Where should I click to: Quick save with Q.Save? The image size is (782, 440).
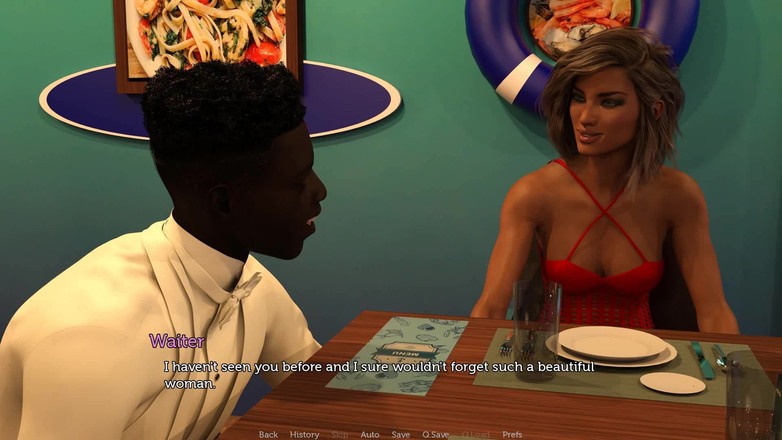(x=435, y=434)
